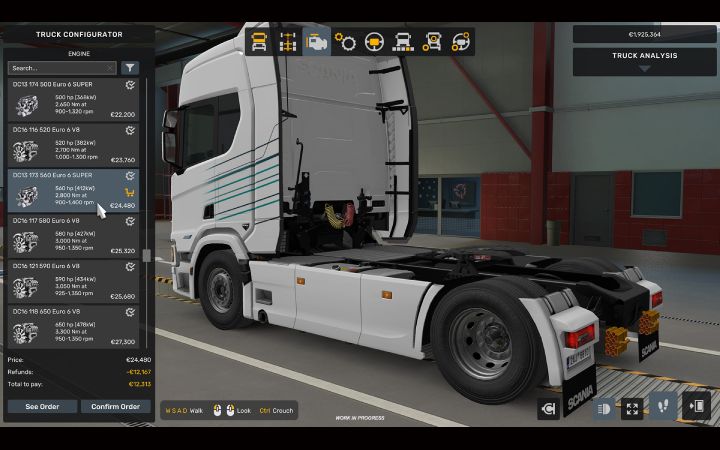Confirm the order
This screenshot has height=450, width=720.
[115, 406]
